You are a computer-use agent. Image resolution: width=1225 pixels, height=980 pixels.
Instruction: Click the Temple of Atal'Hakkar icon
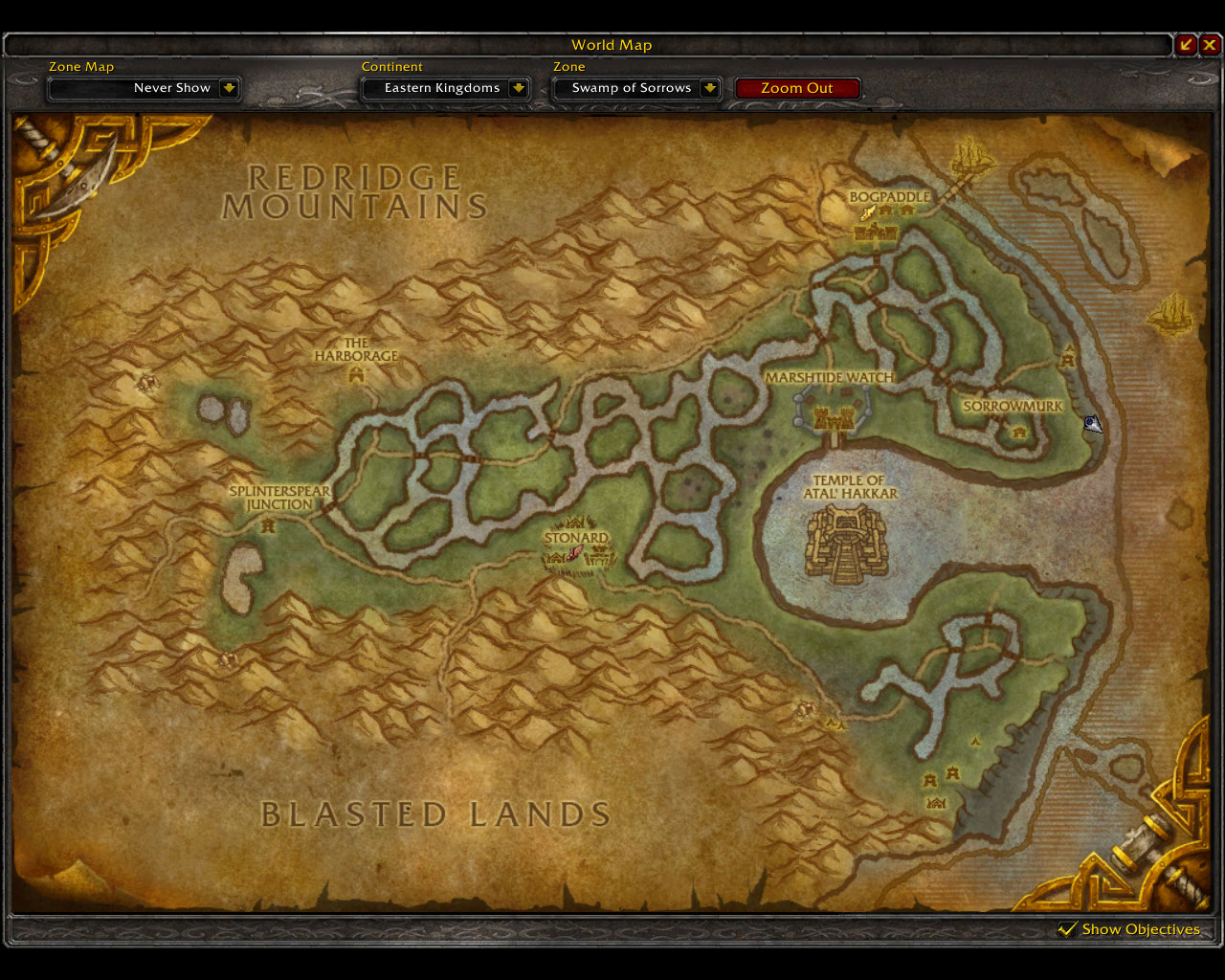pos(846,545)
